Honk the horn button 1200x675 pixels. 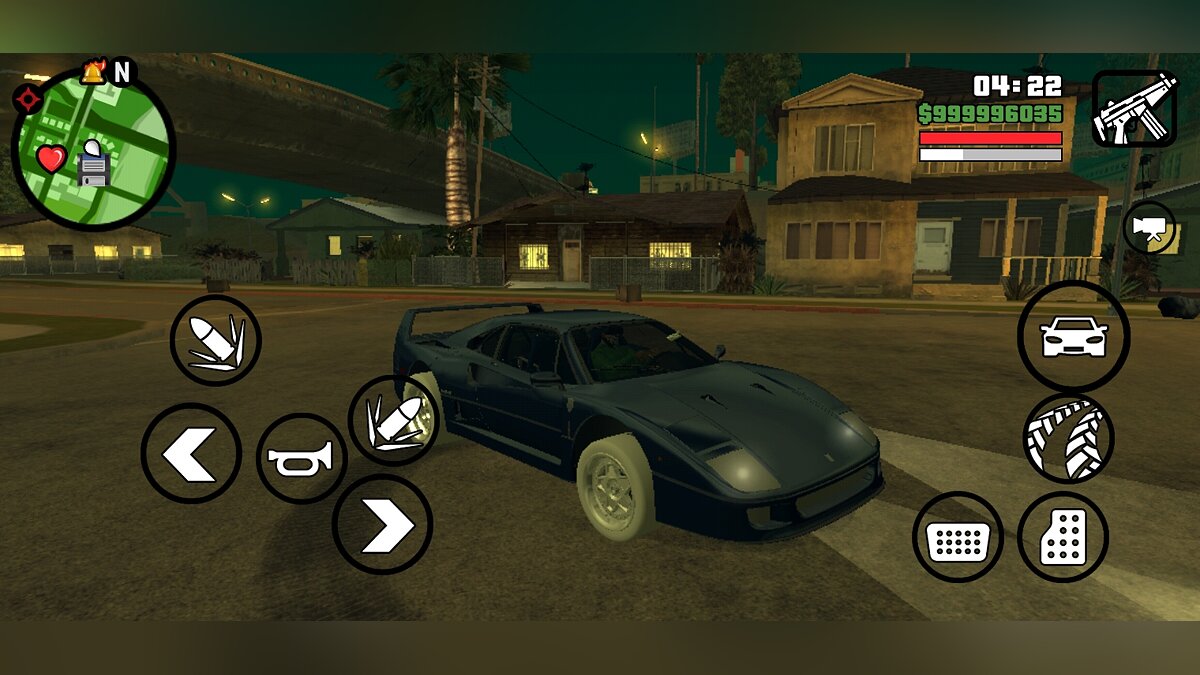[x=301, y=459]
